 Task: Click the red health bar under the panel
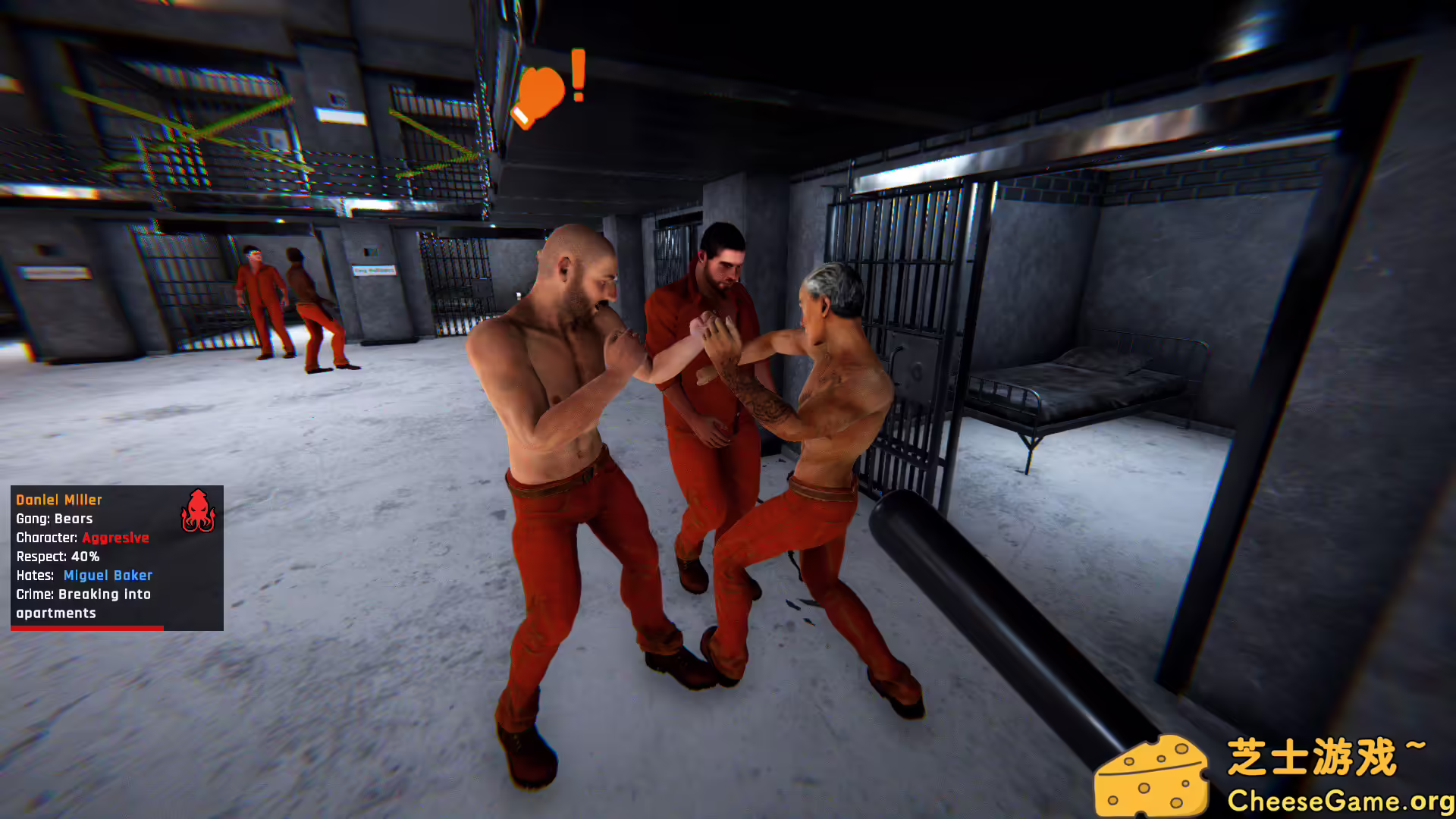coord(87,629)
